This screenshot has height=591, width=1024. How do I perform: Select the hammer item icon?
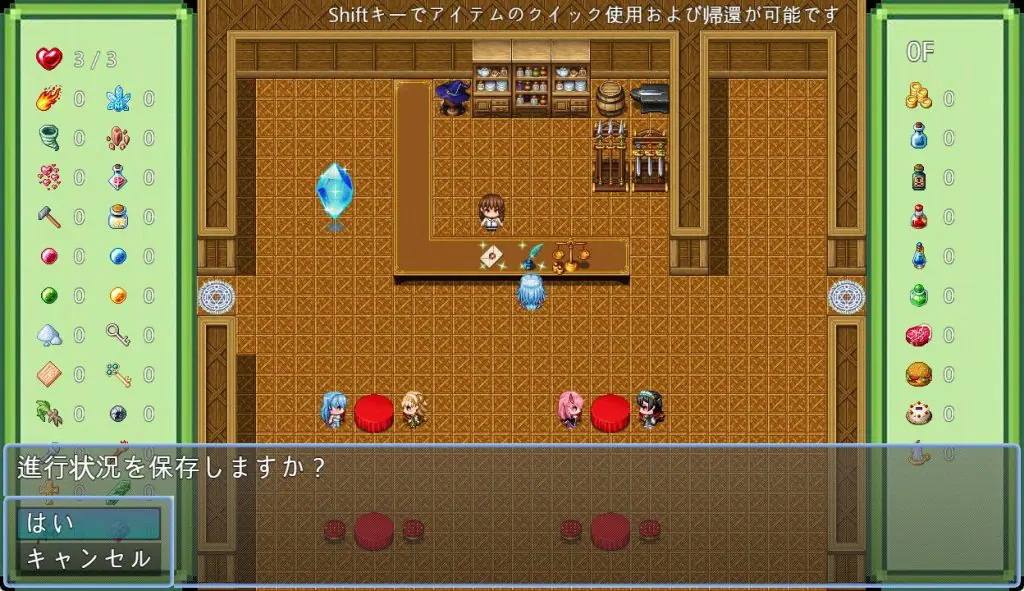pyautogui.click(x=48, y=216)
